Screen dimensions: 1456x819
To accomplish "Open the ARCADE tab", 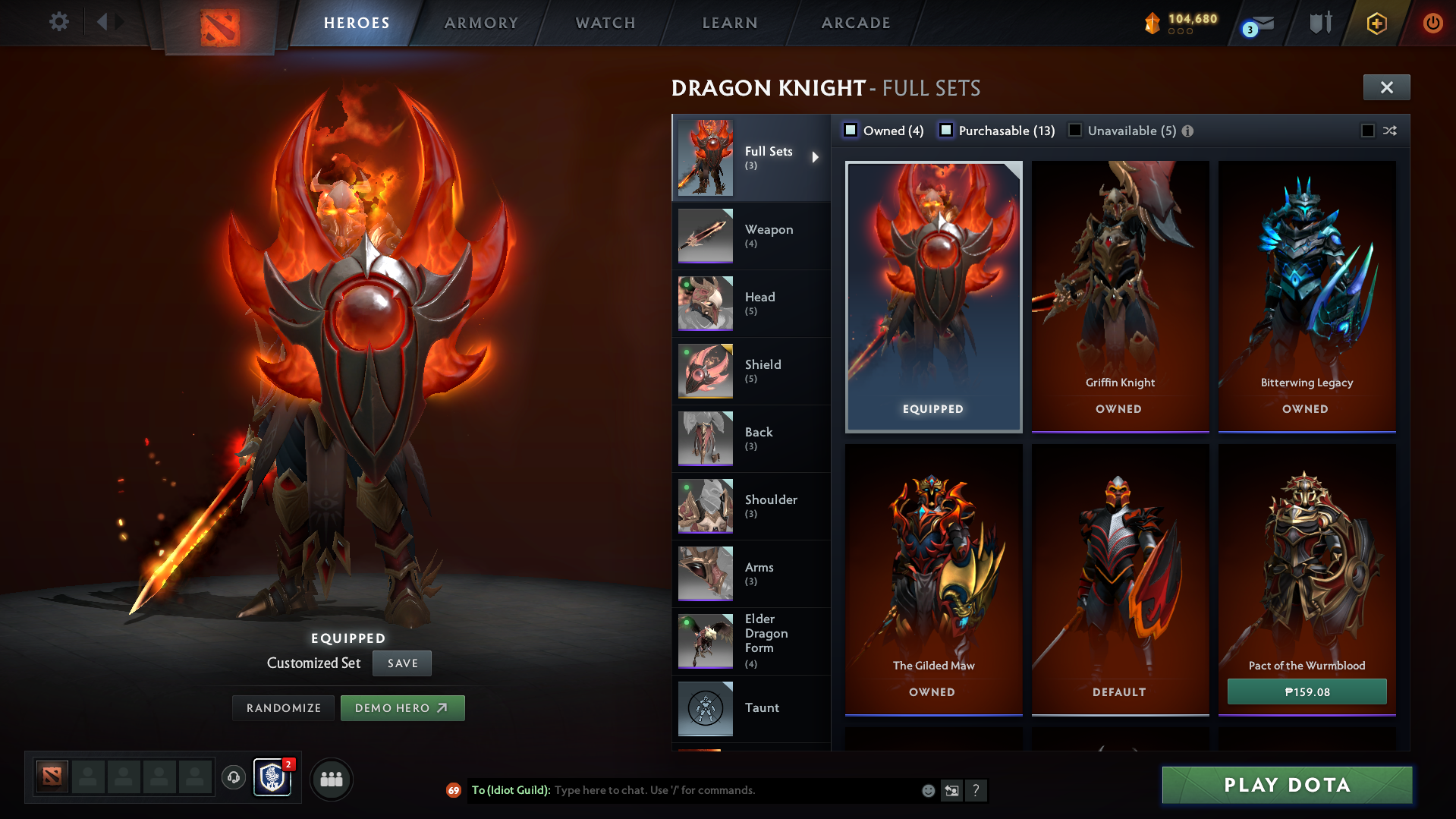I will (x=855, y=22).
